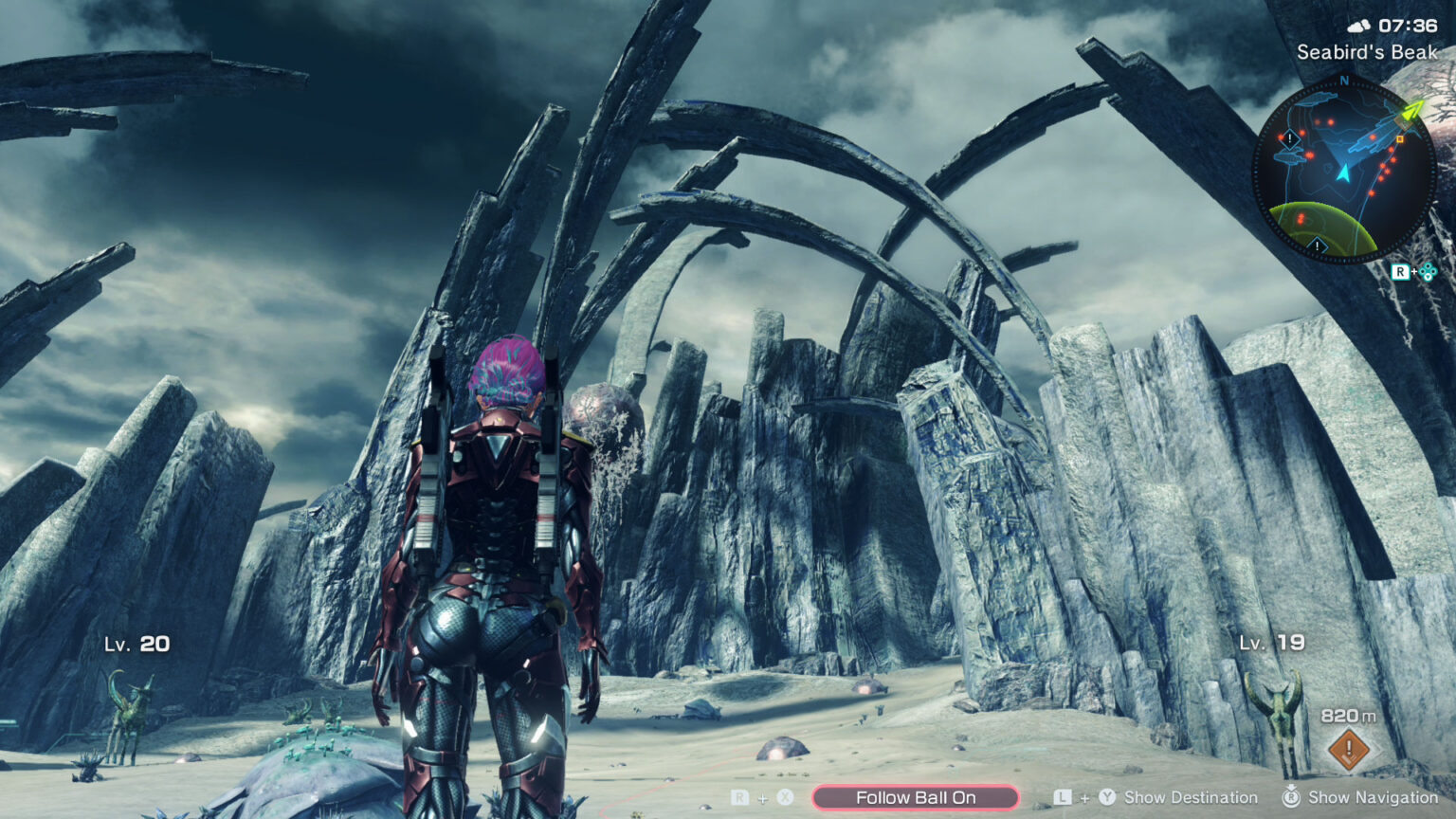Click the blue exclamation marker on the minimap's left
Image resolution: width=1456 pixels, height=819 pixels.
coord(1289,138)
